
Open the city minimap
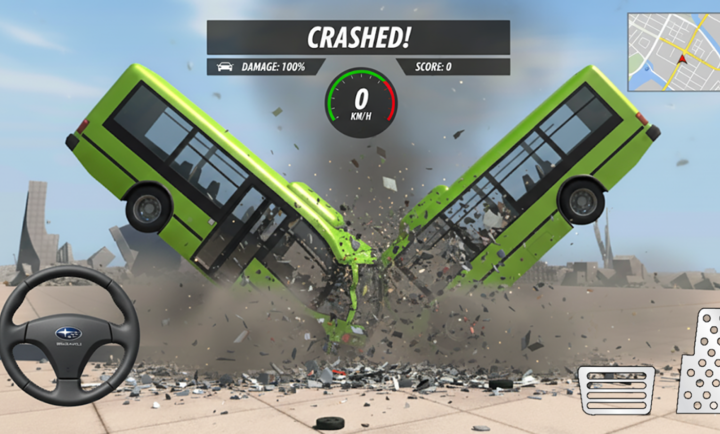coord(673,52)
